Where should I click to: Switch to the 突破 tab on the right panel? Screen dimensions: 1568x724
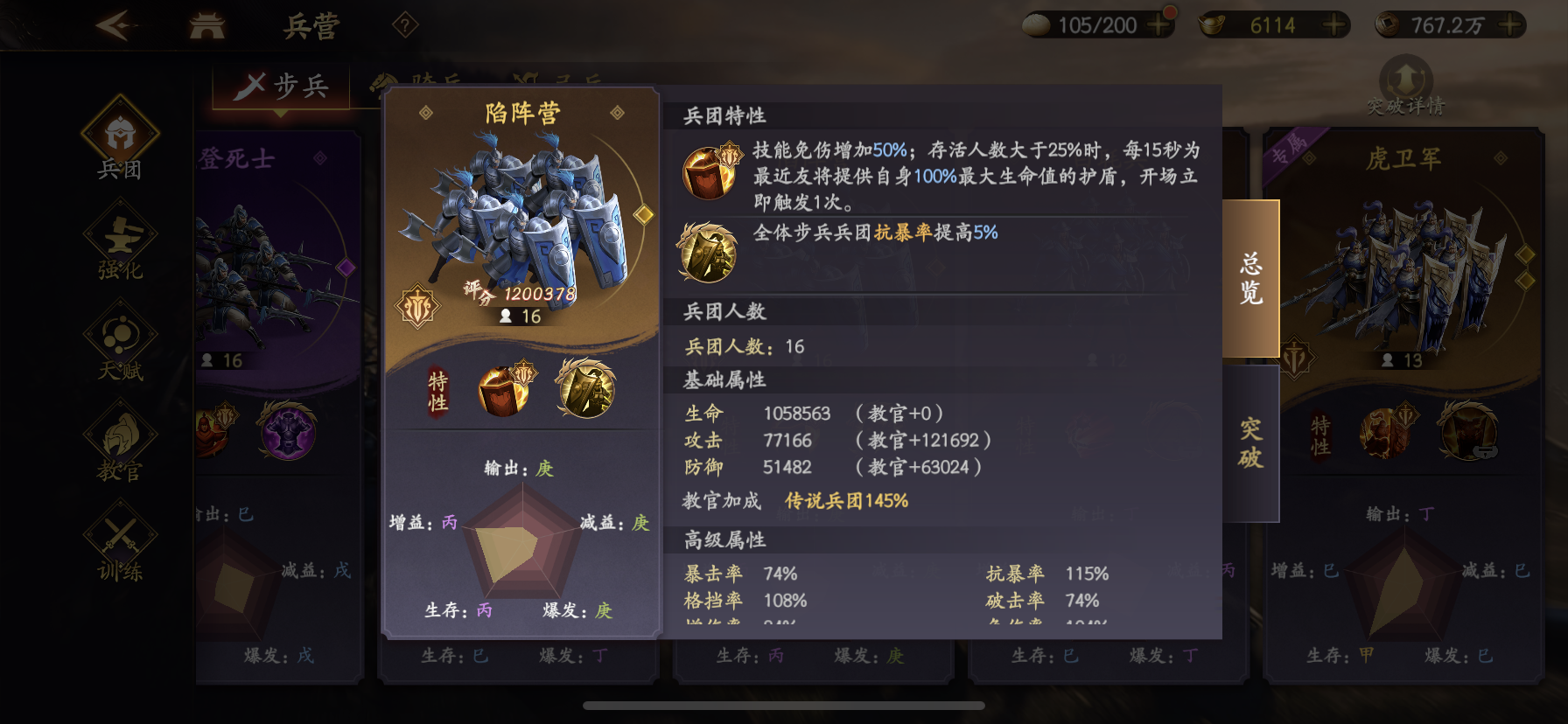pos(1251,442)
